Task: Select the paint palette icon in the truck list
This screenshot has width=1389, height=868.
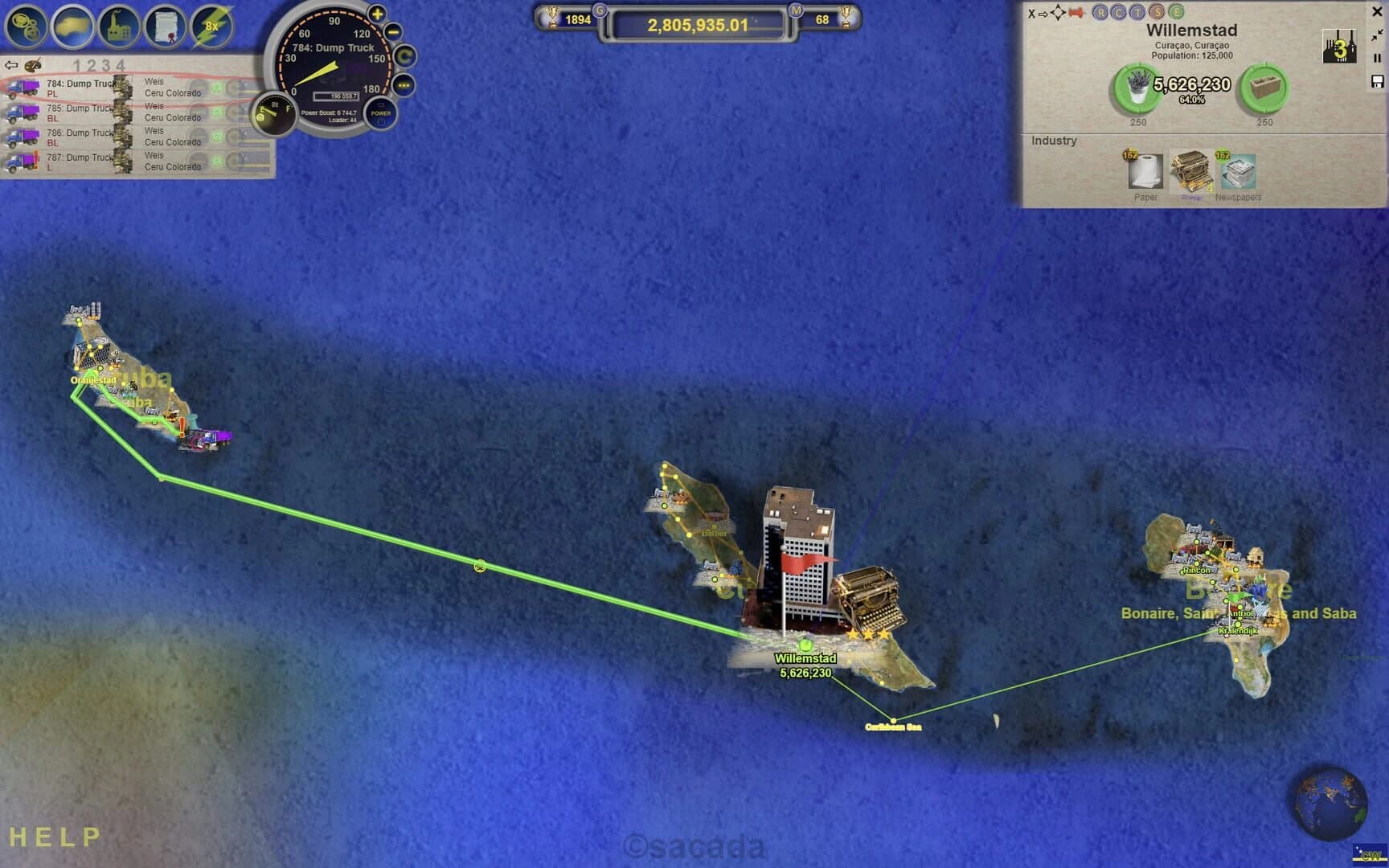Action: click(x=31, y=65)
